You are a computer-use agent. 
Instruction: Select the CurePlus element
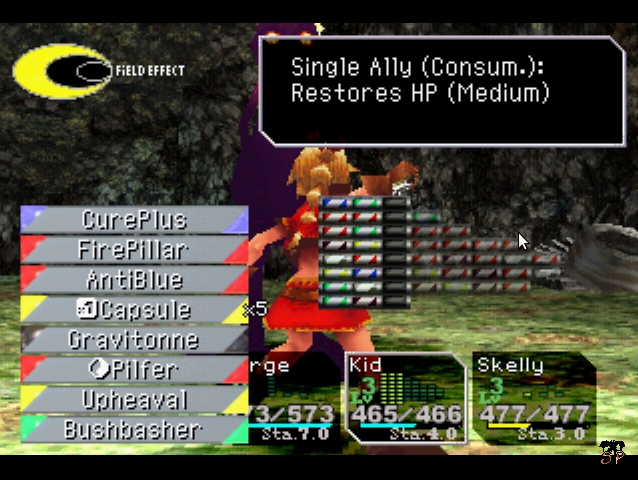click(134, 219)
